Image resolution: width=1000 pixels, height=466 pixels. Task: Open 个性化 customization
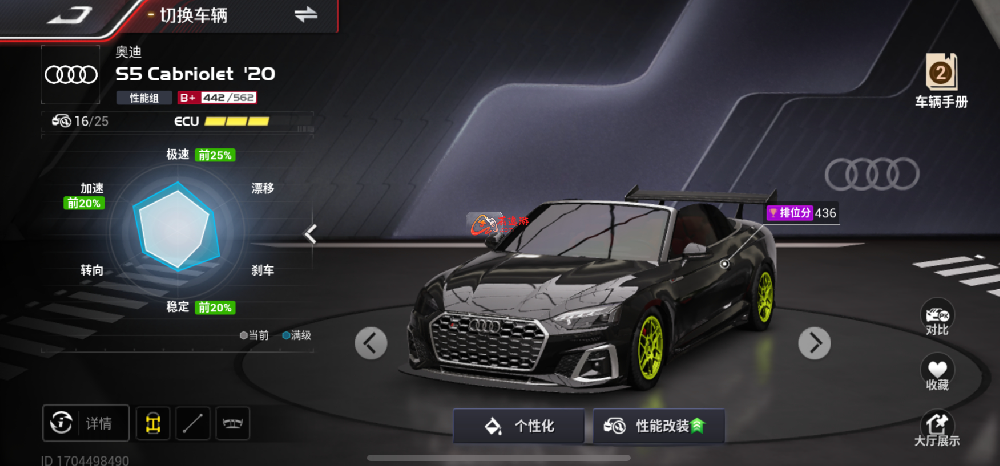tap(520, 426)
